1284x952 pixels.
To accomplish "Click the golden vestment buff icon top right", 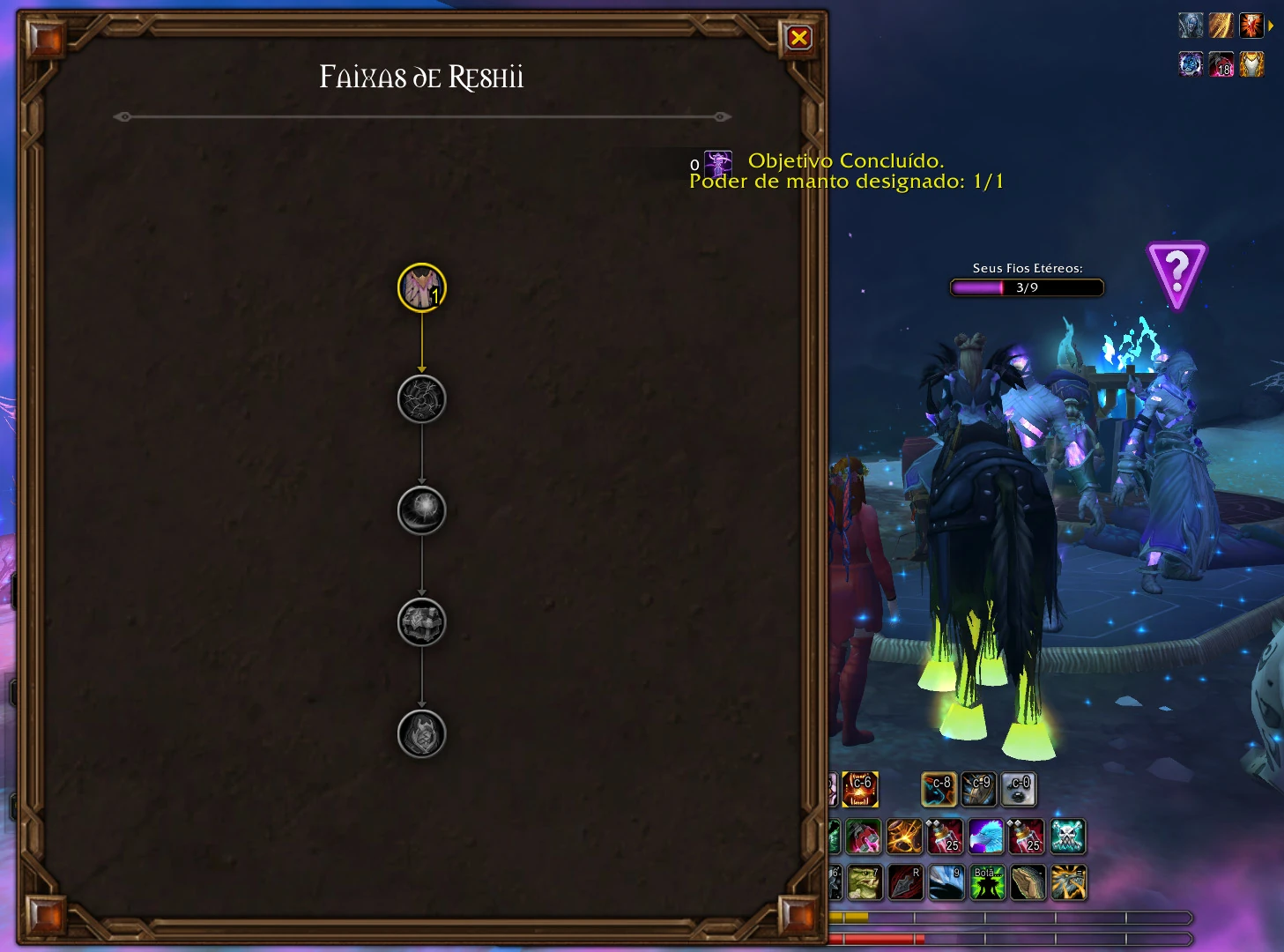I will click(x=1251, y=64).
